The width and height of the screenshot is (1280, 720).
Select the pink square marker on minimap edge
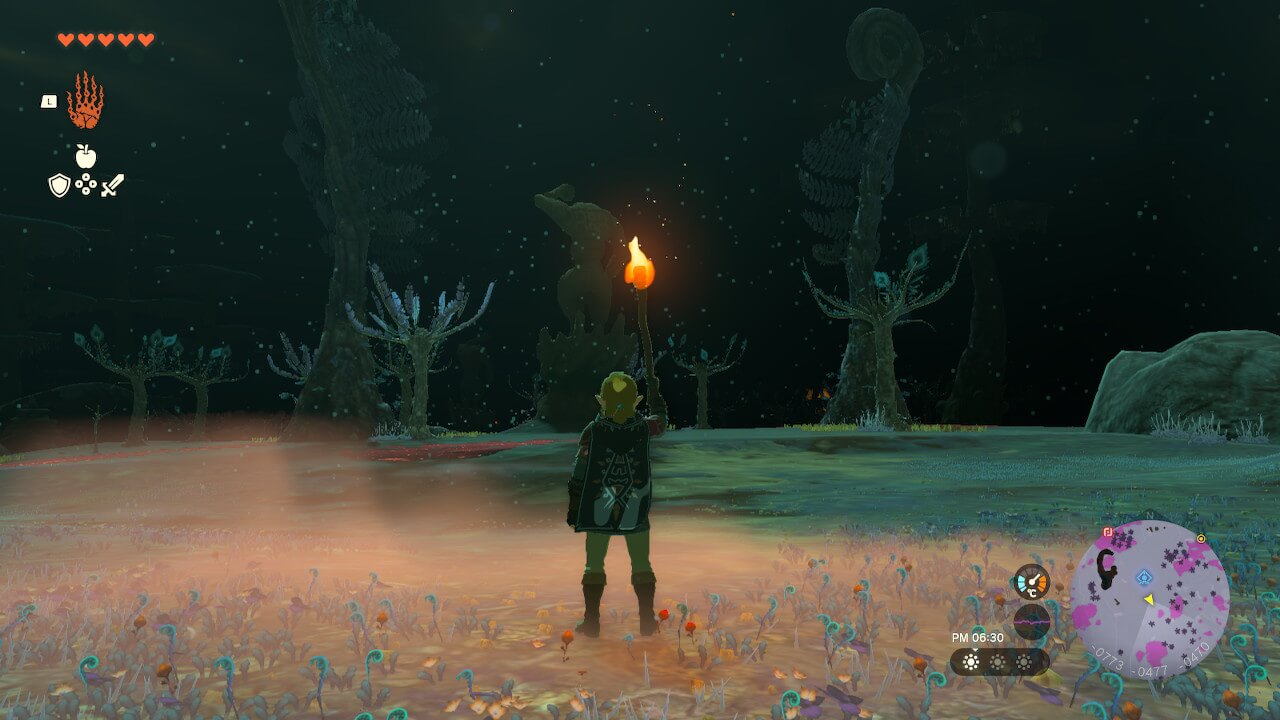tap(1108, 532)
